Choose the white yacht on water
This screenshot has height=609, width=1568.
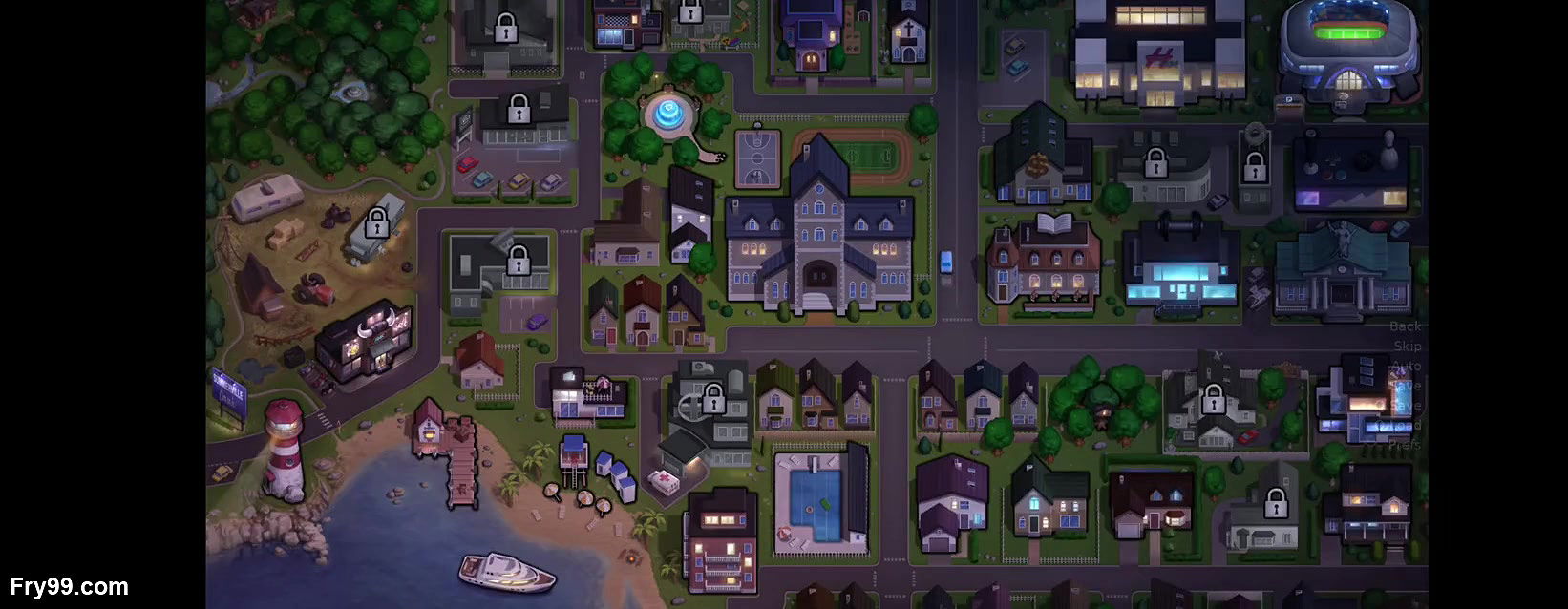coord(506,572)
